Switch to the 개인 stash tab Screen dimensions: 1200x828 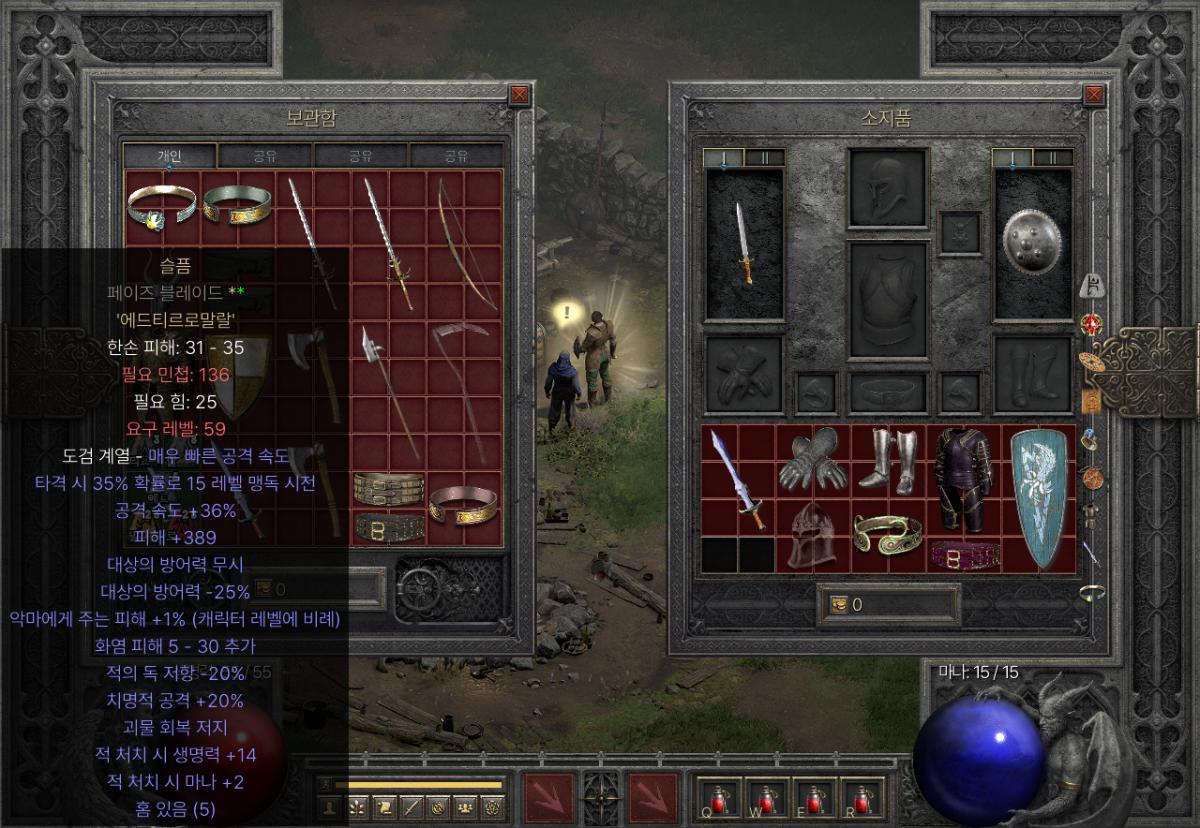168,156
